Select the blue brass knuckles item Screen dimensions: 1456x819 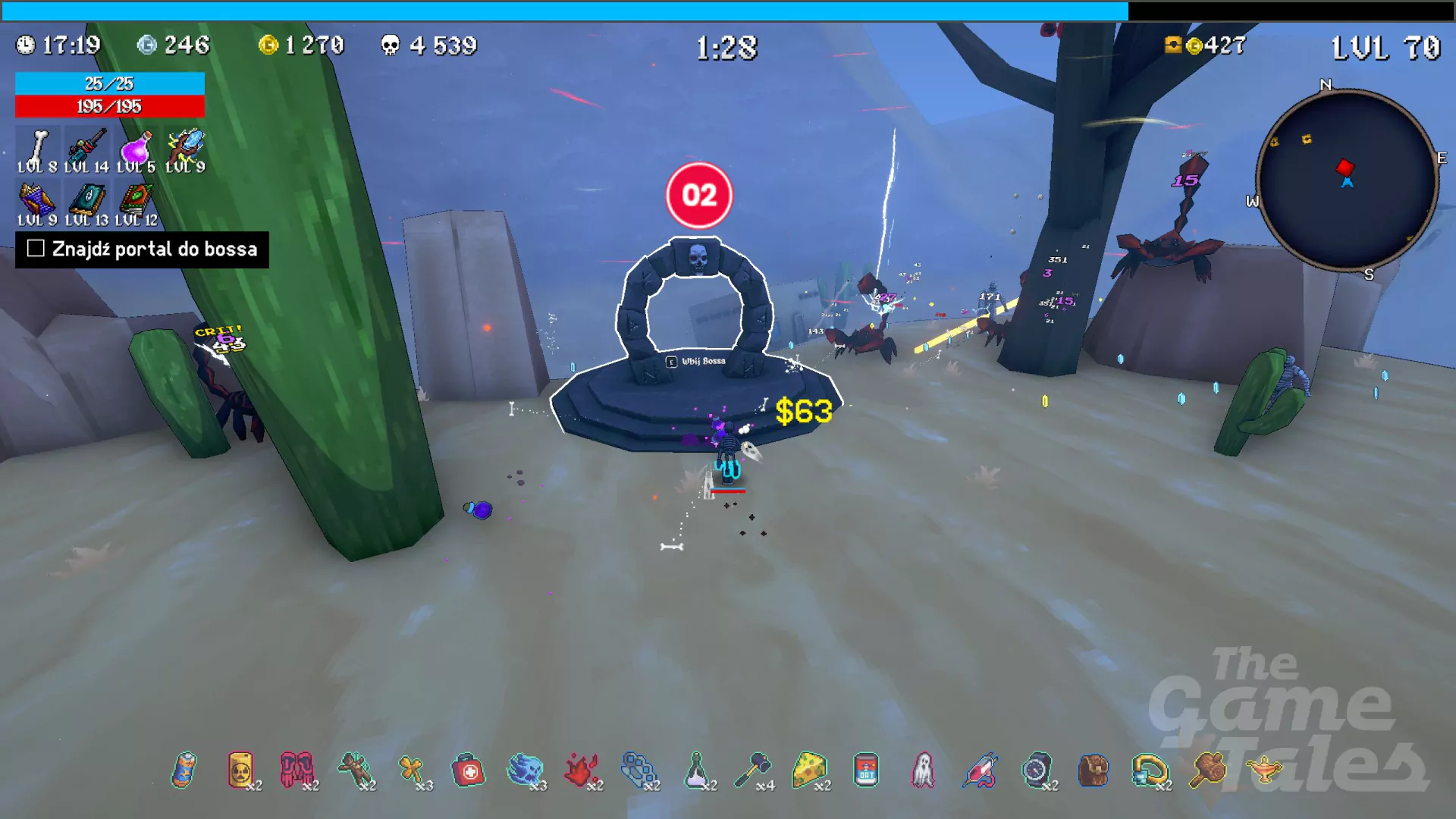[639, 770]
